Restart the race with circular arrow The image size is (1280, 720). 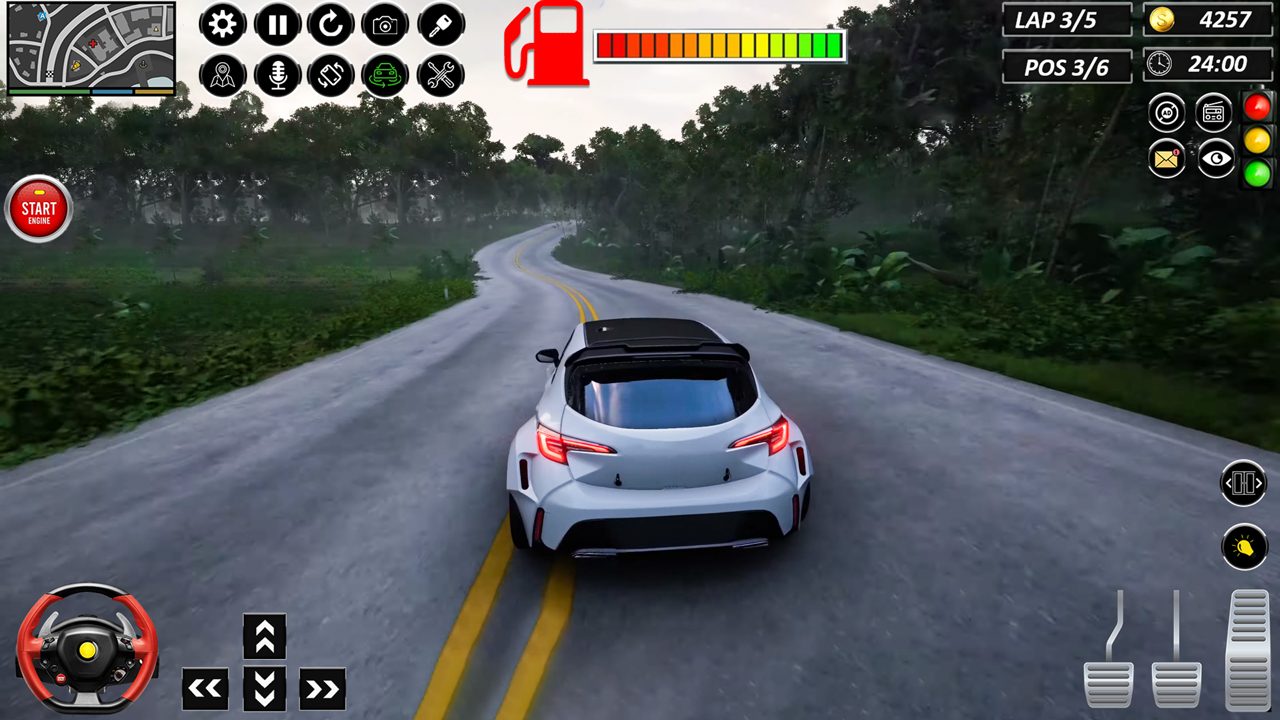[331, 25]
